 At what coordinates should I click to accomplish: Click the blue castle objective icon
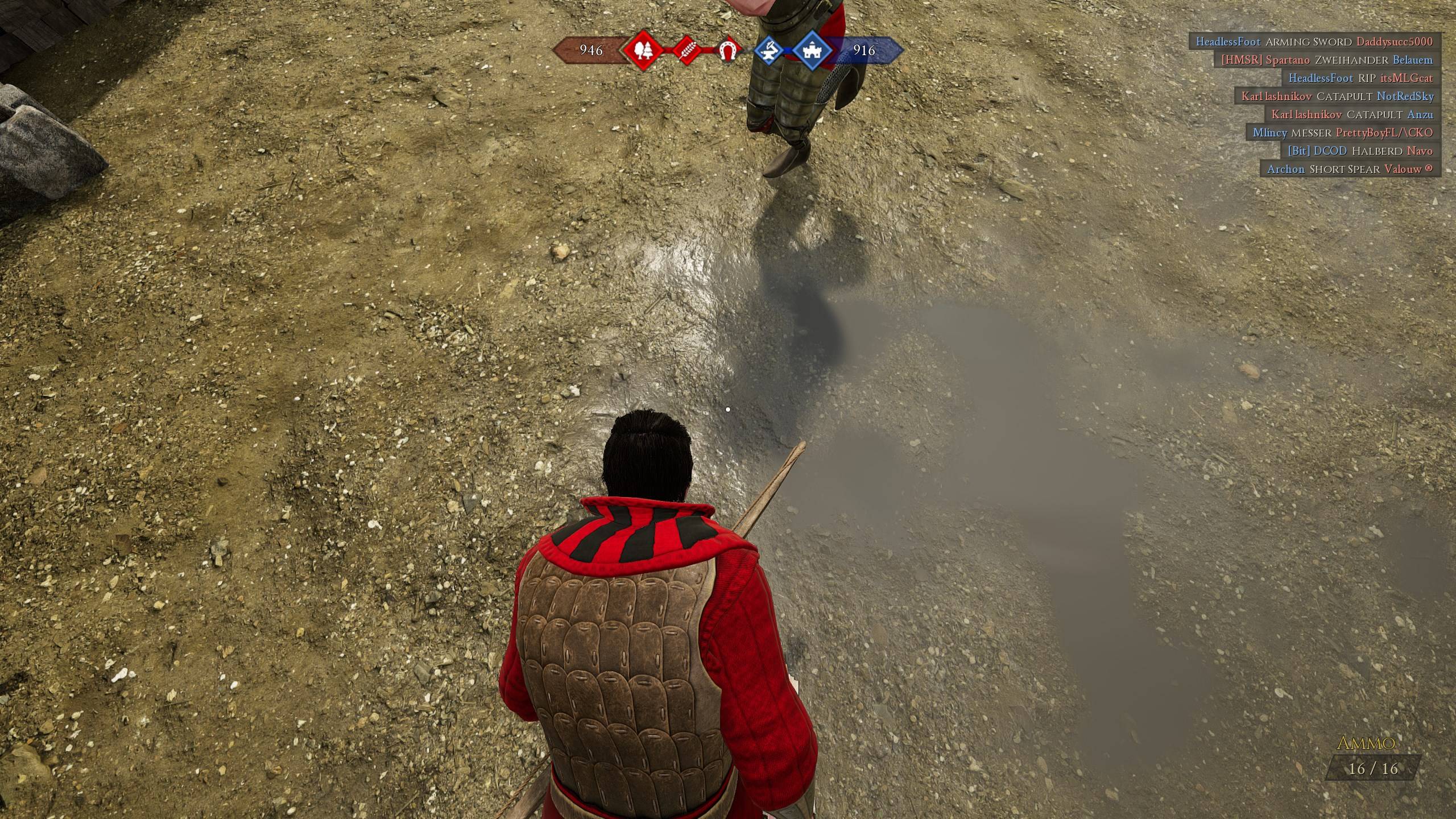pyautogui.click(x=812, y=51)
